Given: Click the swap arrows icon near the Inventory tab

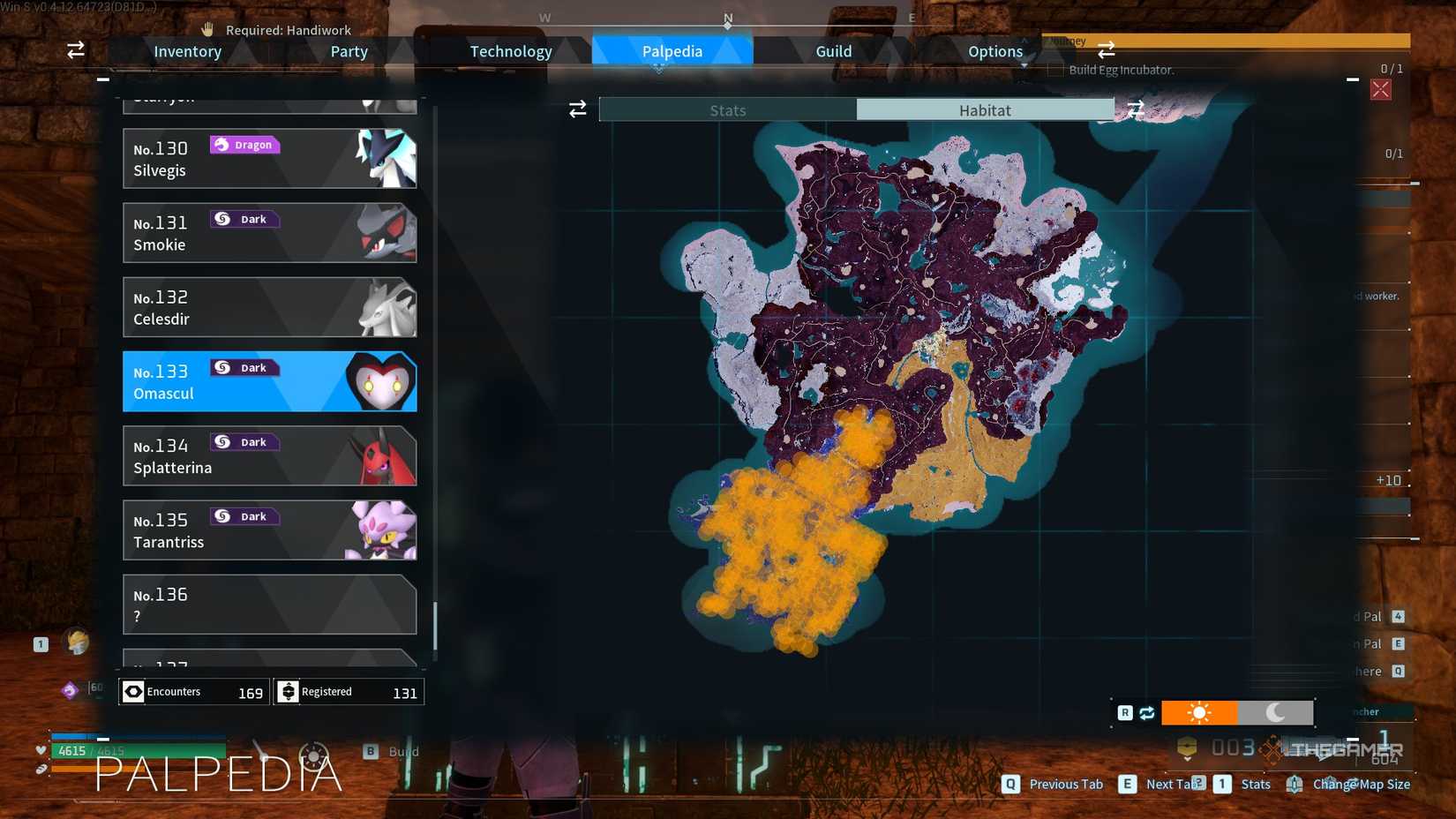Looking at the screenshot, I should pyautogui.click(x=75, y=50).
